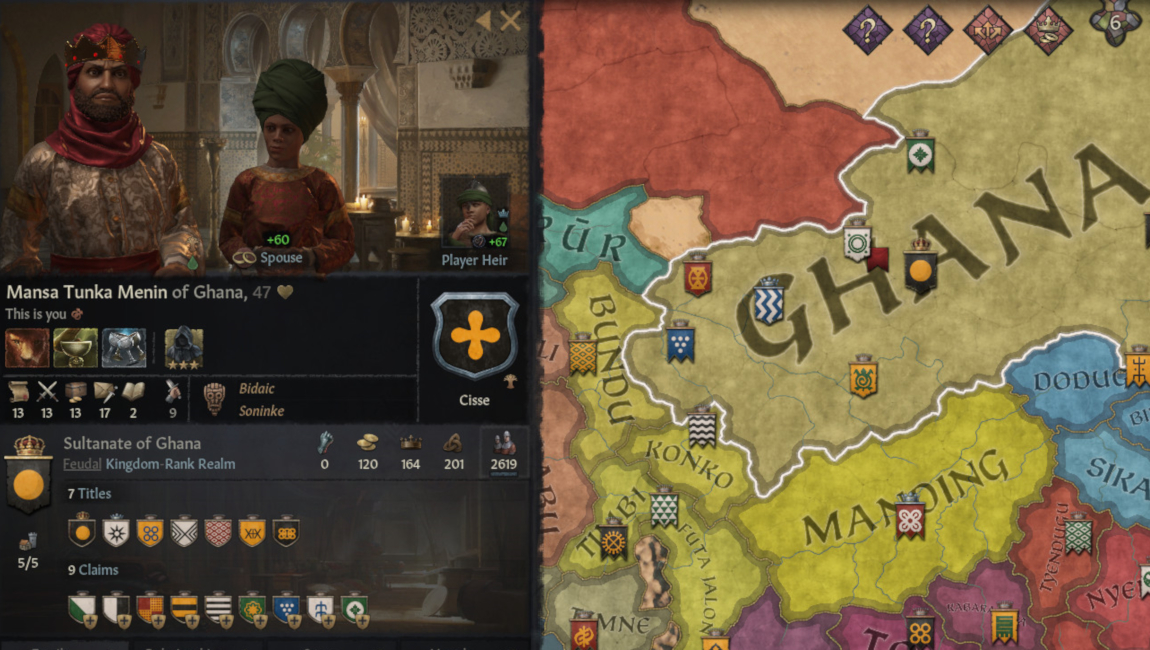1150x650 pixels.
Task: Open the stained-glass alert showing 6
Action: coord(1116,24)
